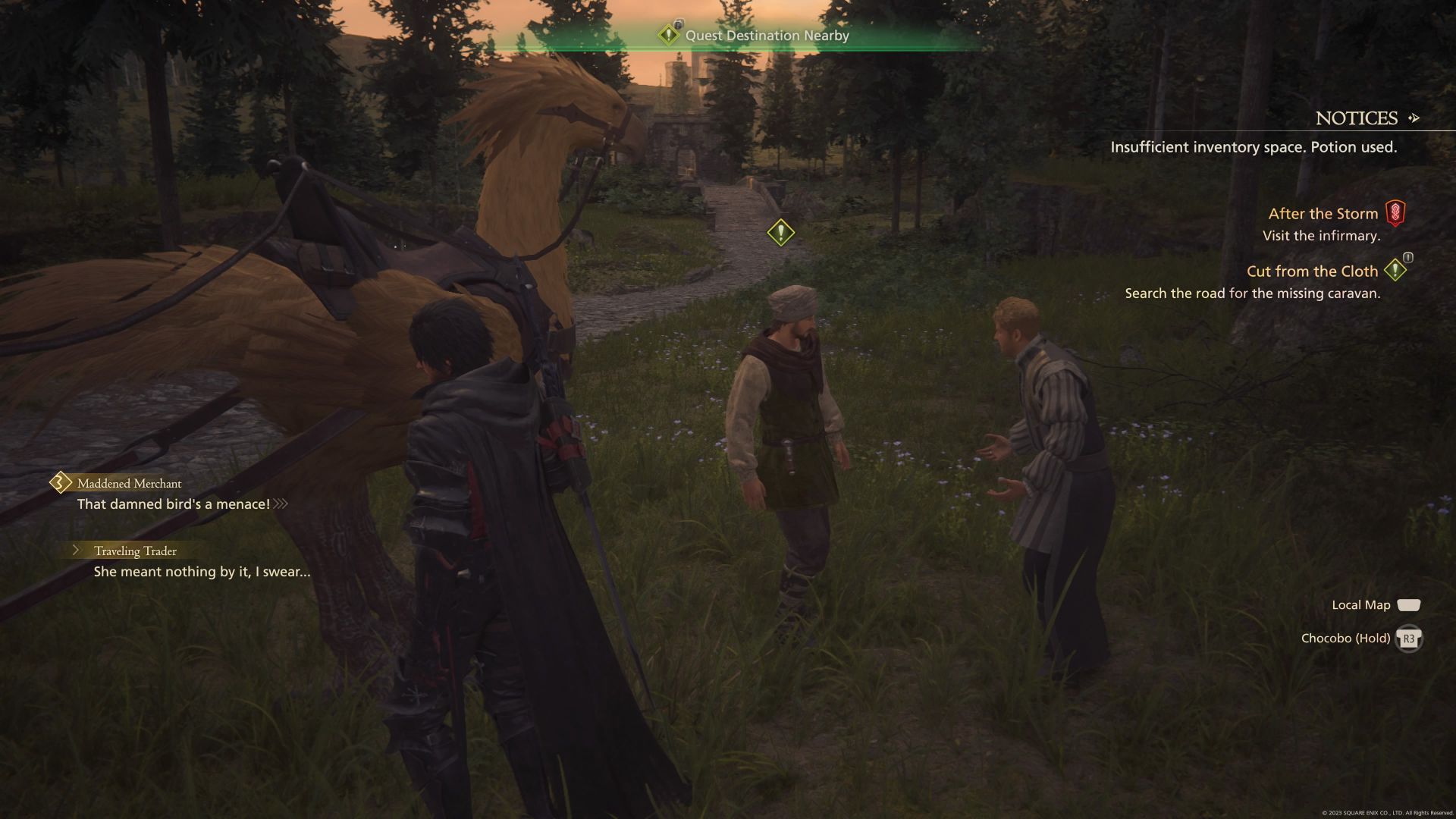The height and width of the screenshot is (819, 1456).
Task: Advance the Maddened Merchant dialogue line
Action: [174, 504]
